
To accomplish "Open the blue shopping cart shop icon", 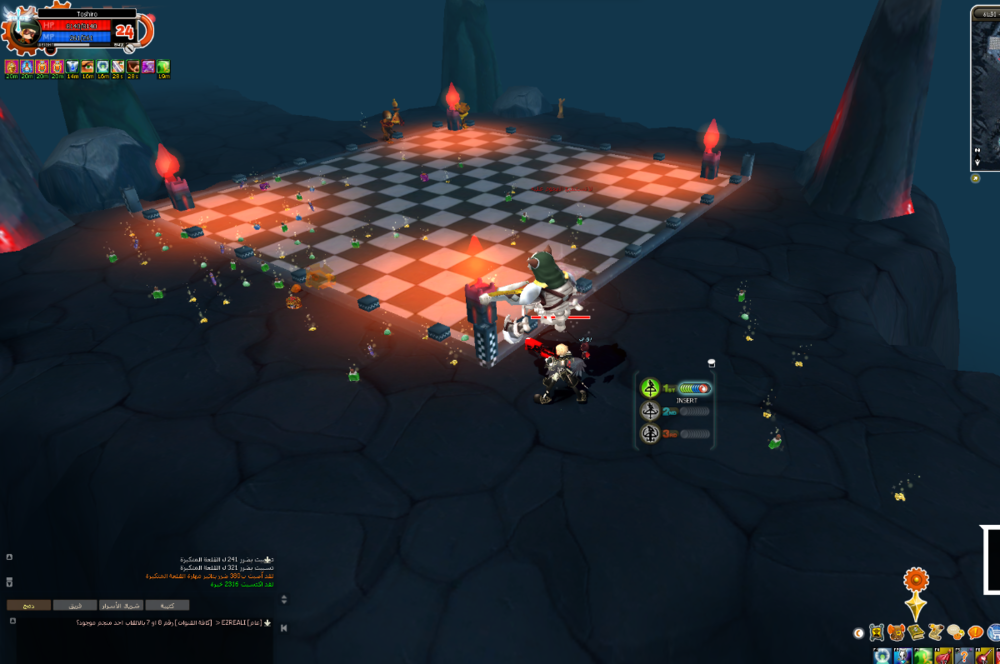I will click(x=993, y=632).
